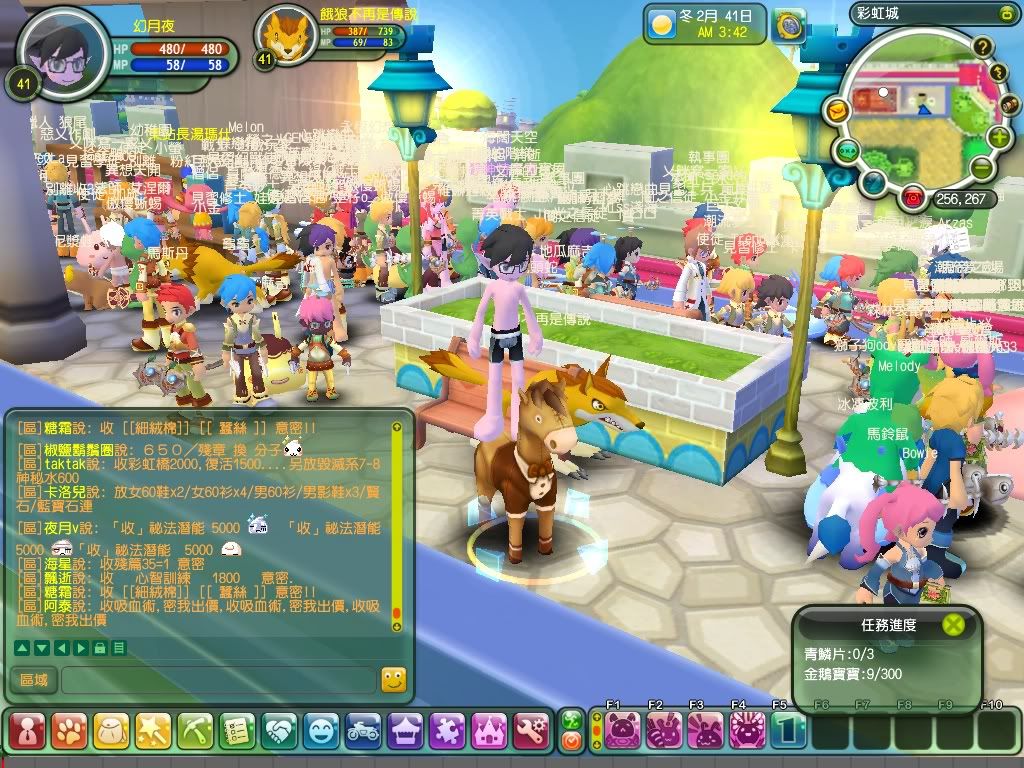Open the globe clock icon beside the date
Image resolution: width=1024 pixels, height=768 pixels.
[x=790, y=24]
